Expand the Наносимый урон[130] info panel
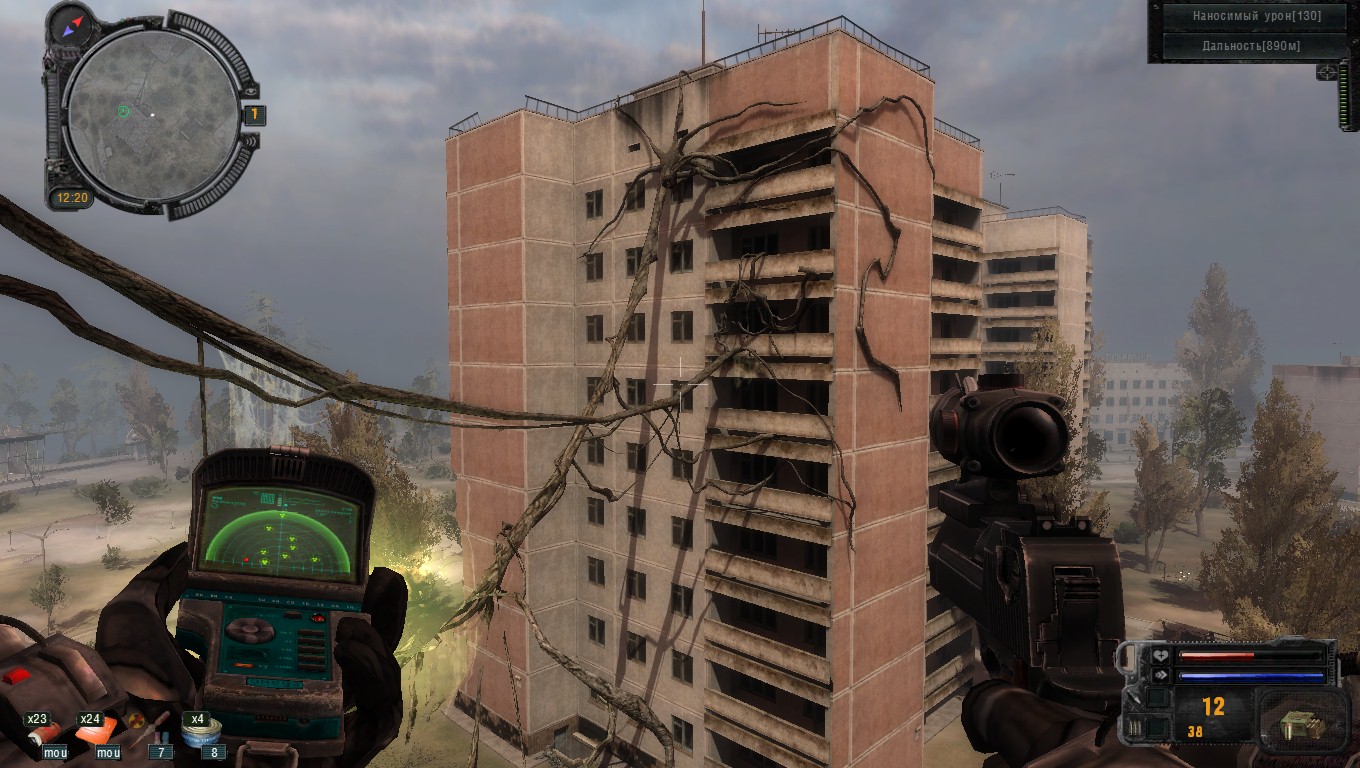This screenshot has width=1360, height=768. (x=1256, y=16)
